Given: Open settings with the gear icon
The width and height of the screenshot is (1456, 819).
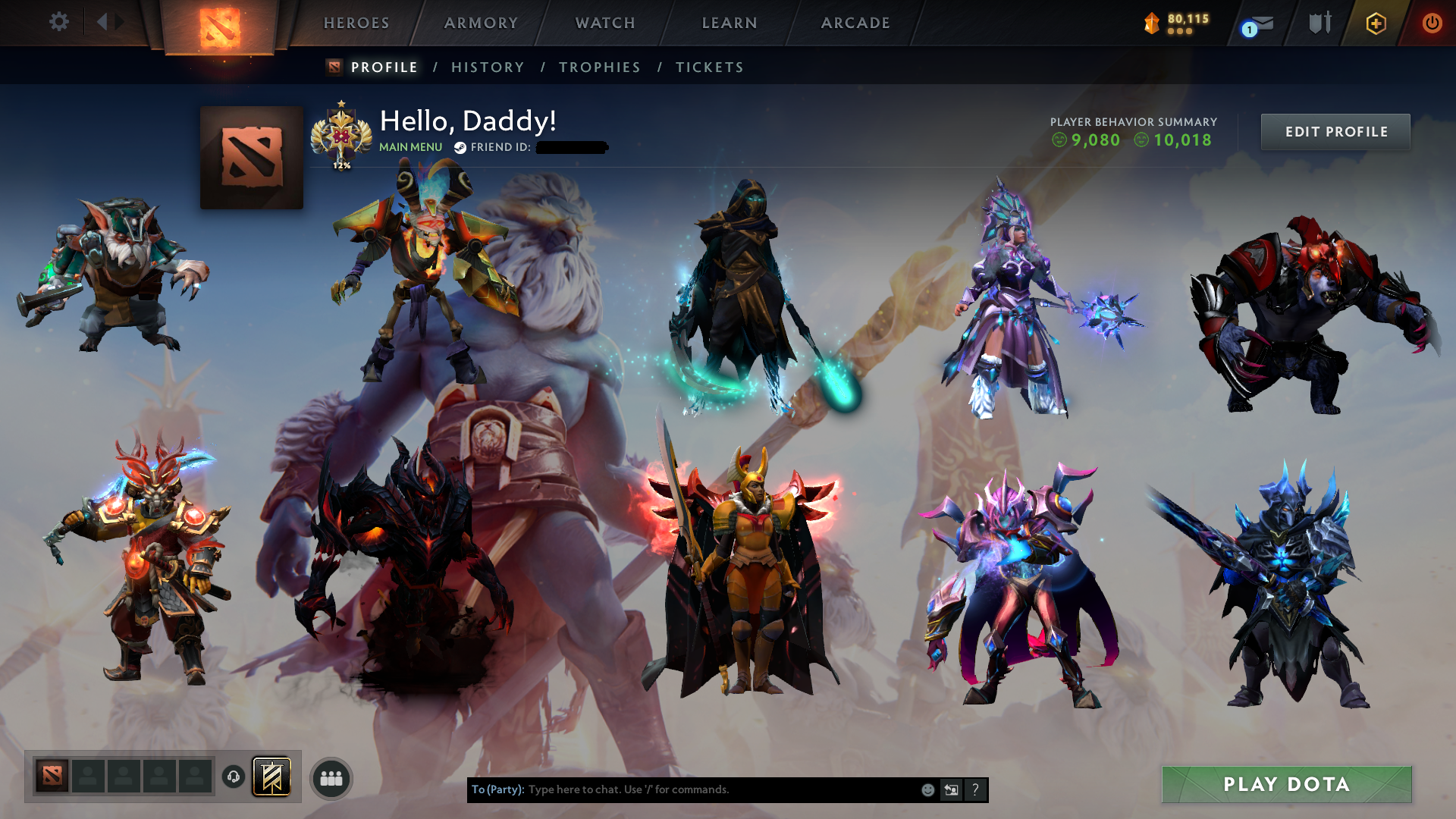Looking at the screenshot, I should (59, 22).
